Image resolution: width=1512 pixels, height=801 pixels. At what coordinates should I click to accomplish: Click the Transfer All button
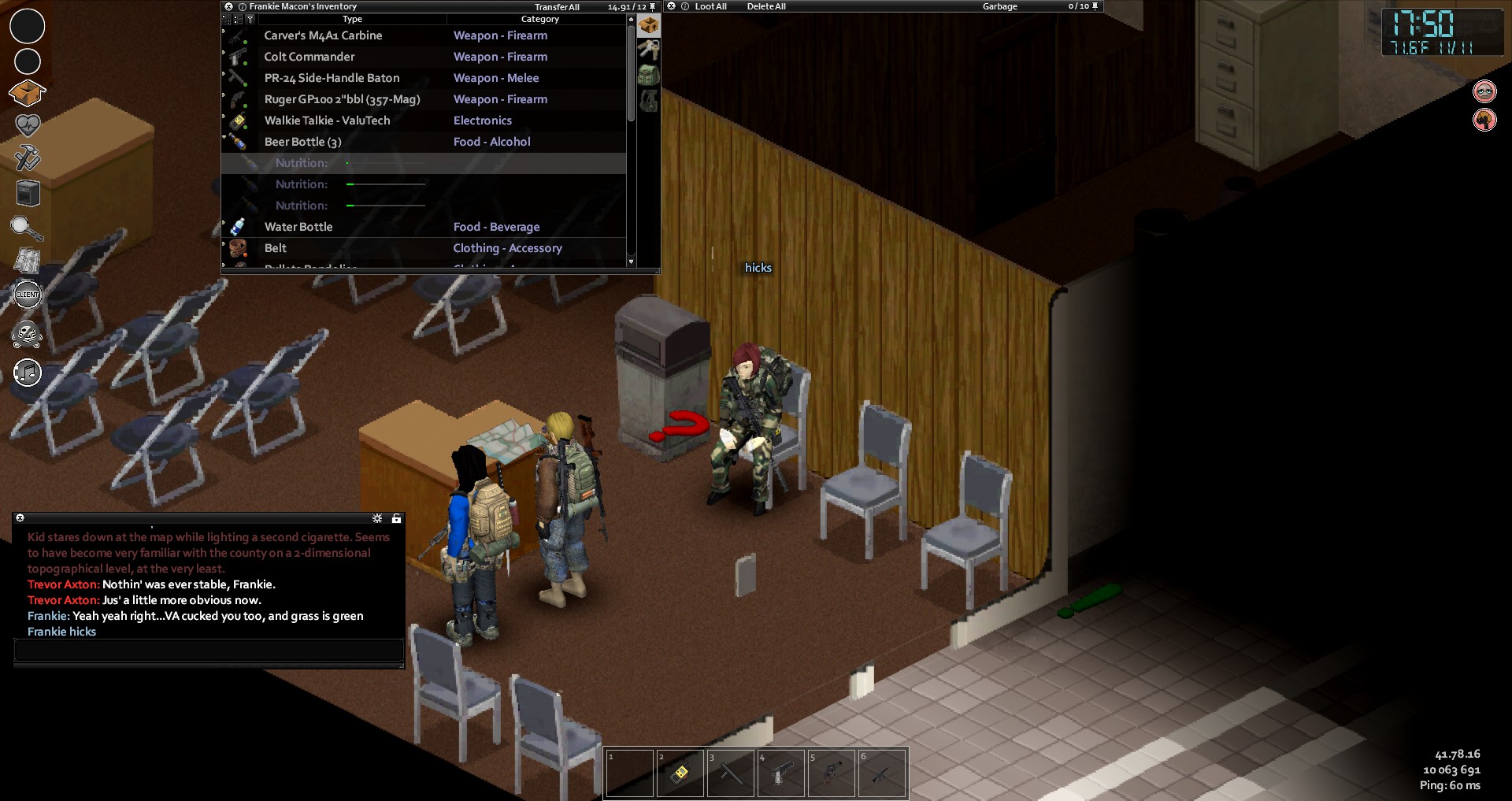click(x=557, y=7)
